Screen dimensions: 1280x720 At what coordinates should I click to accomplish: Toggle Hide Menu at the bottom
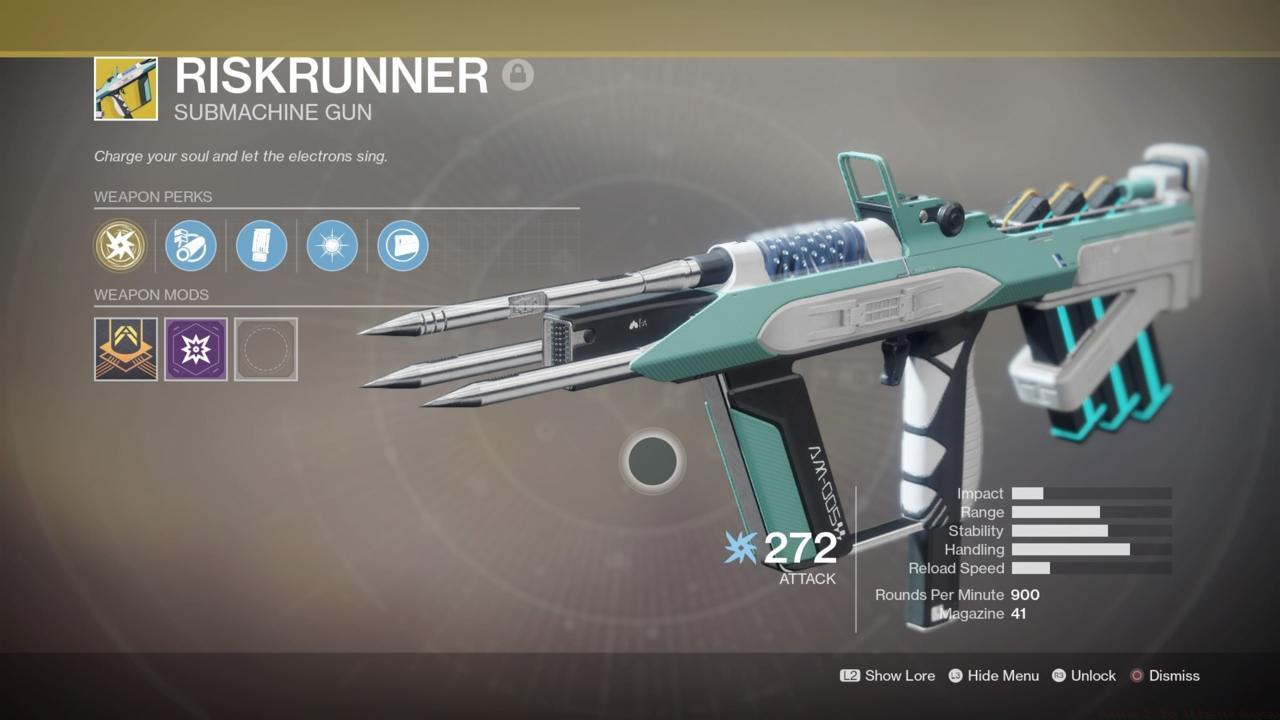tap(1002, 676)
